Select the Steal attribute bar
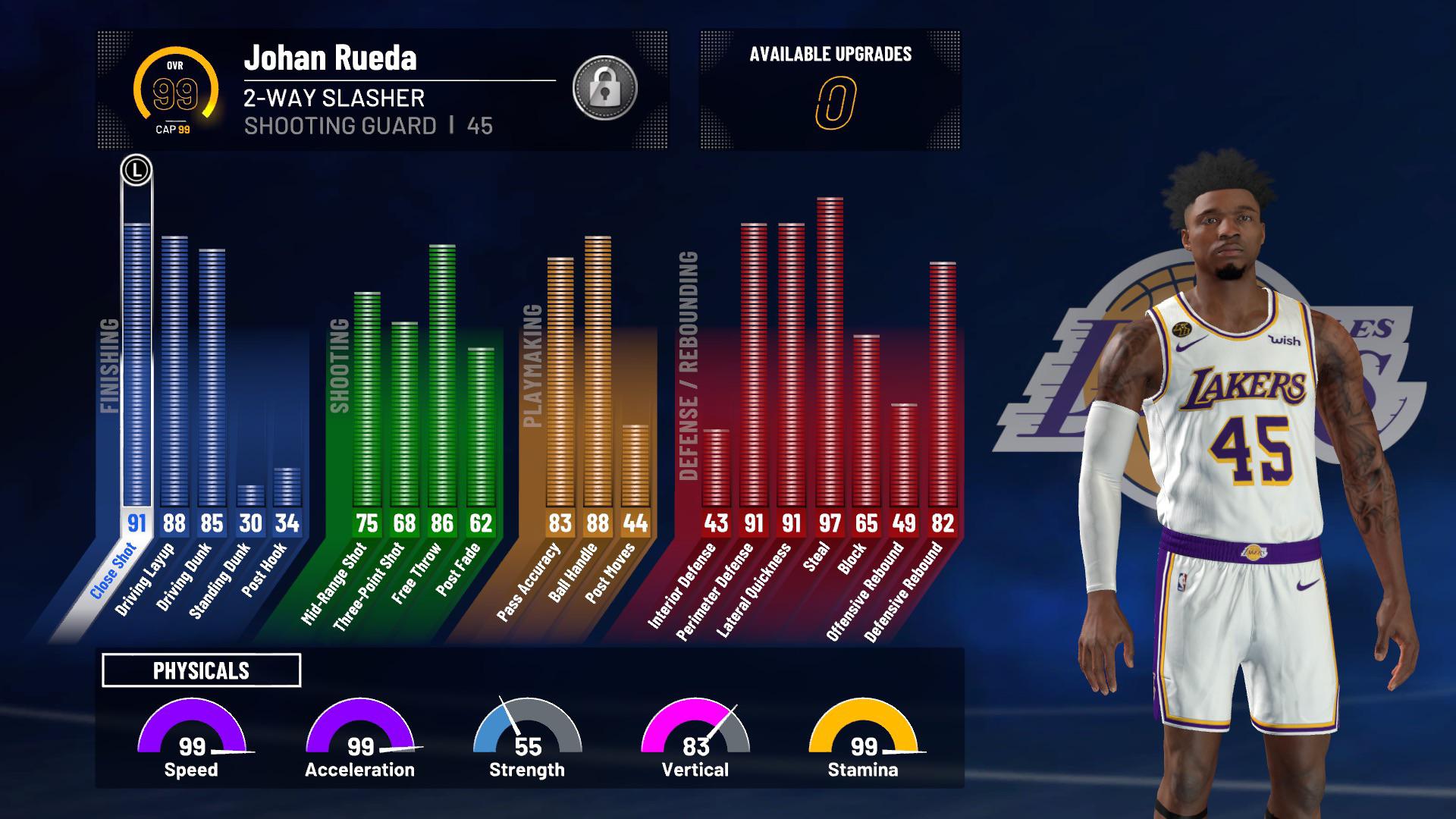The image size is (1456, 819). [x=831, y=341]
